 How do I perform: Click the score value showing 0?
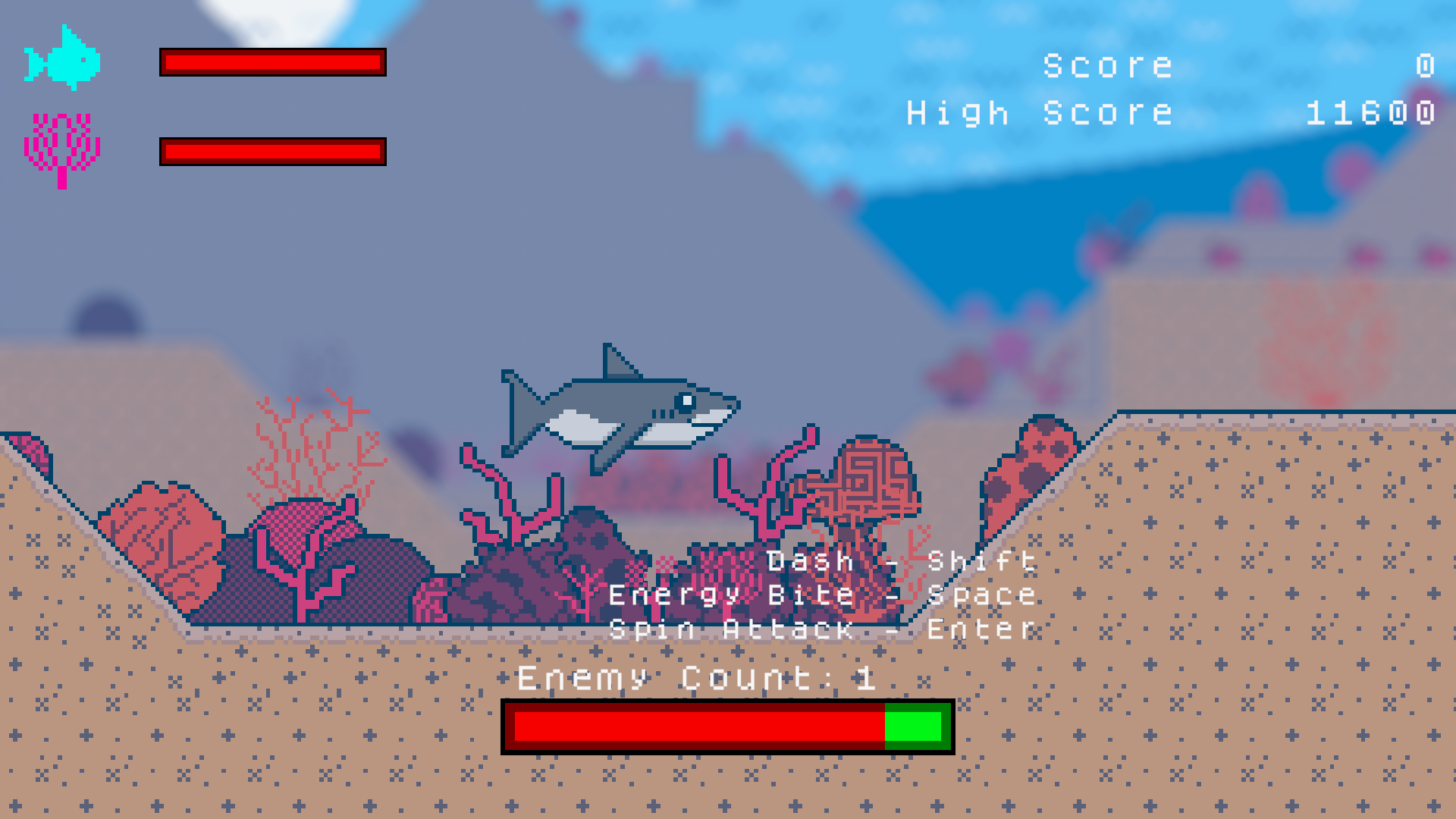1426,64
